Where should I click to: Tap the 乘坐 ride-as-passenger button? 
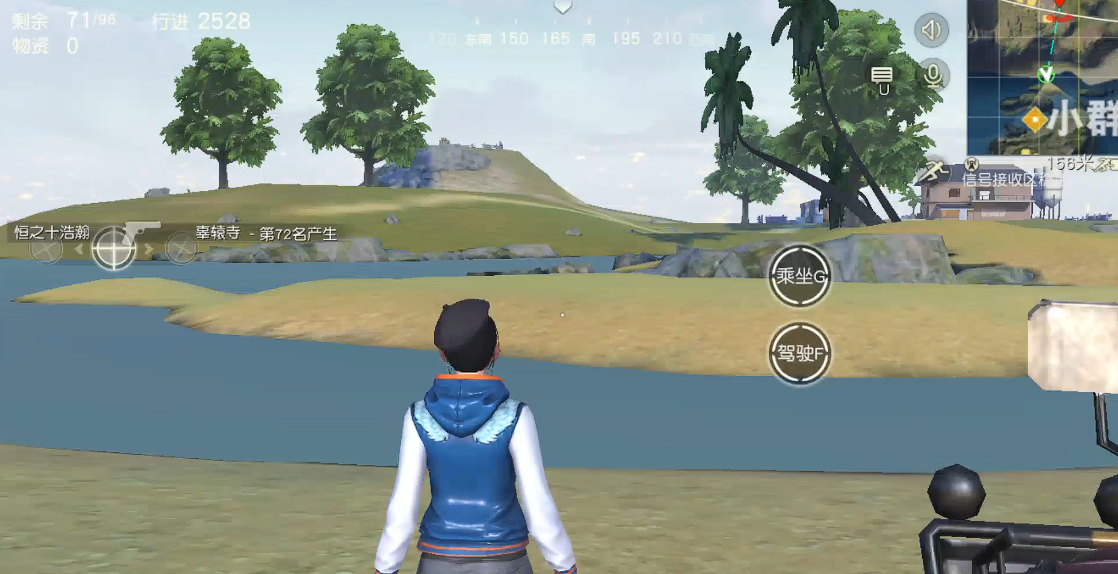800,276
